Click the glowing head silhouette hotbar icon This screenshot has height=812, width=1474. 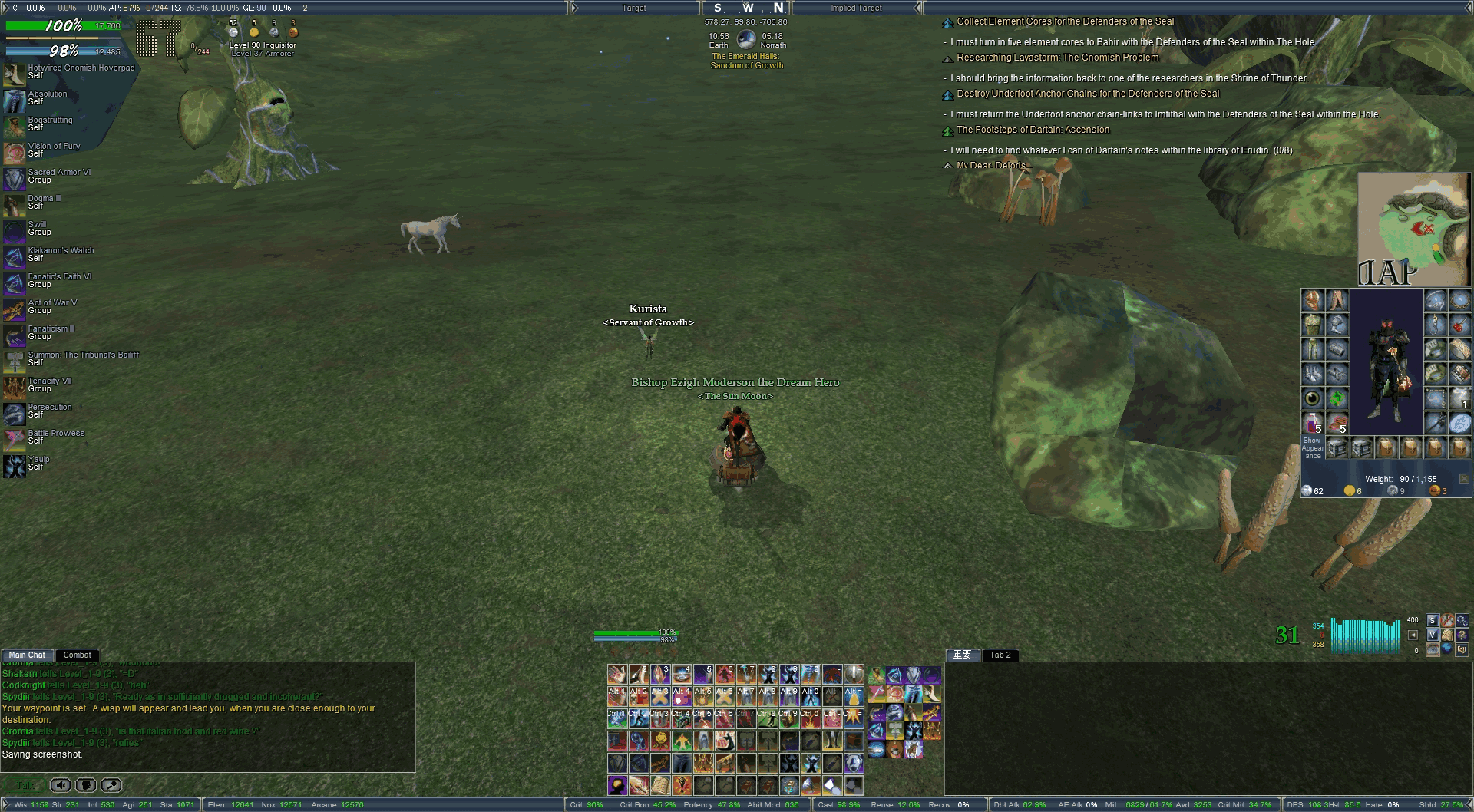click(617, 785)
